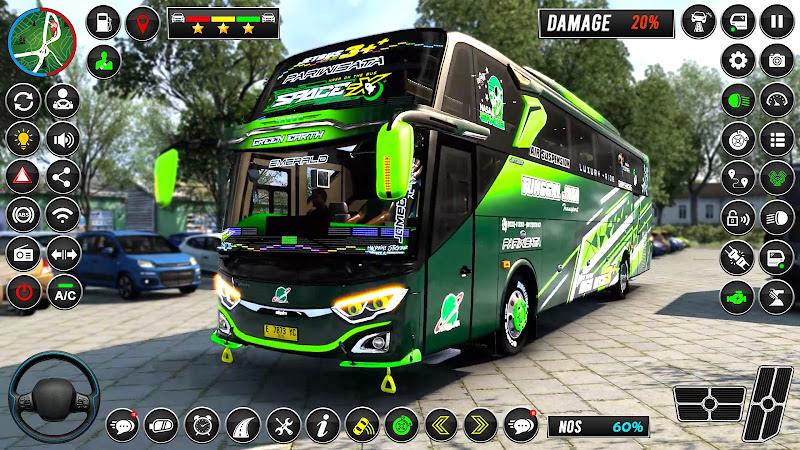This screenshot has width=800, height=450.
Task: Tap the fuel pump icon
Action: coord(104,22)
